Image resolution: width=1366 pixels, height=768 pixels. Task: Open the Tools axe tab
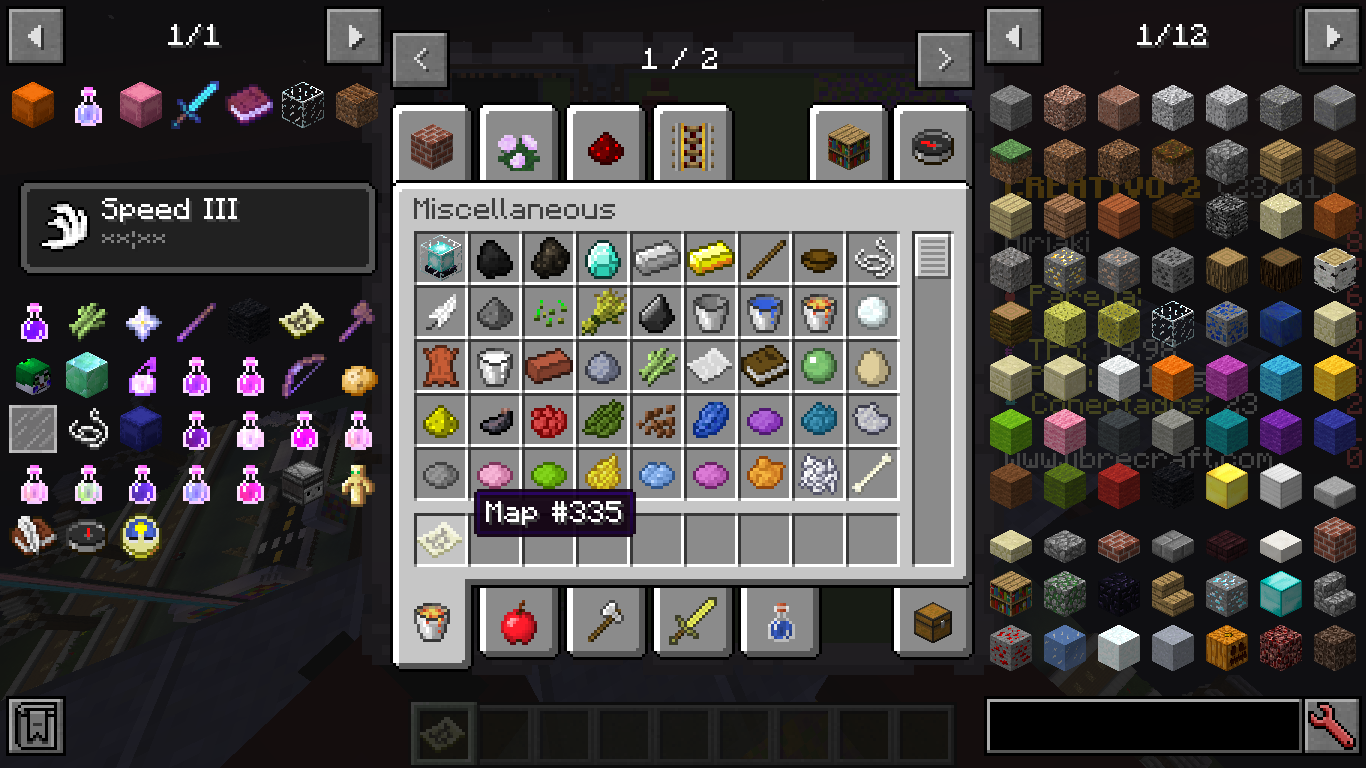(607, 623)
